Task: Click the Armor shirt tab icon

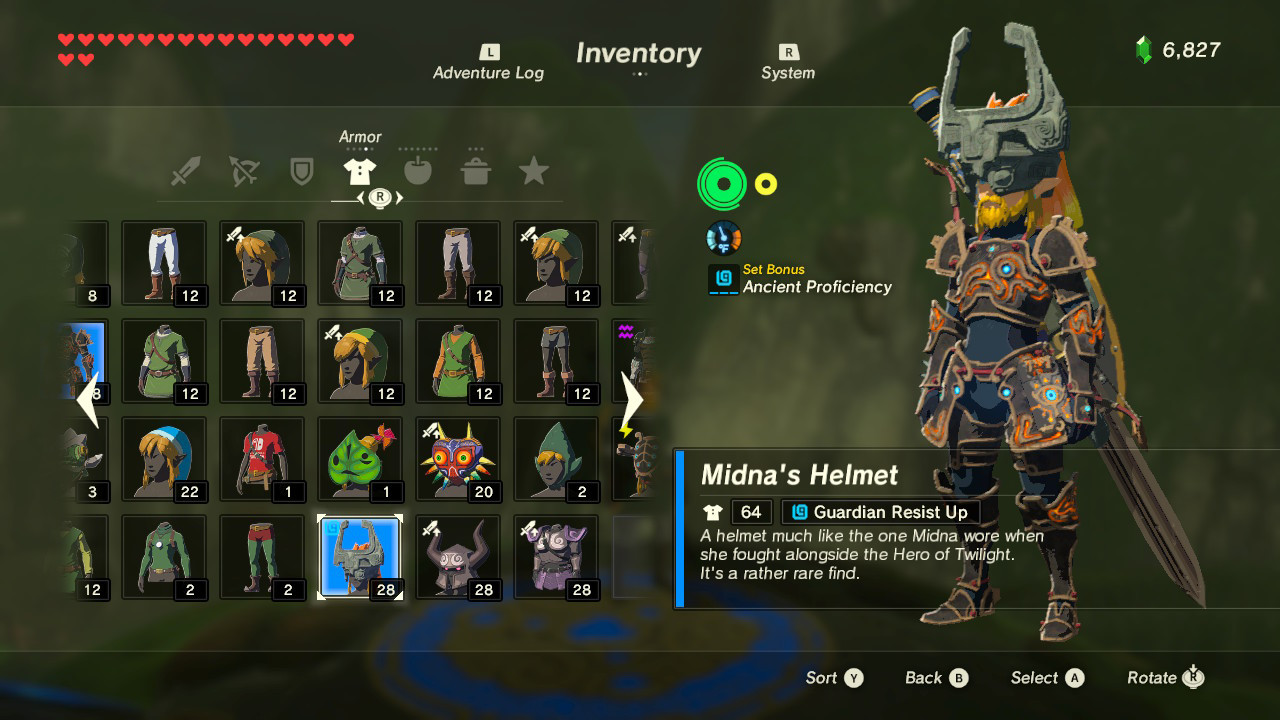Action: tap(361, 170)
